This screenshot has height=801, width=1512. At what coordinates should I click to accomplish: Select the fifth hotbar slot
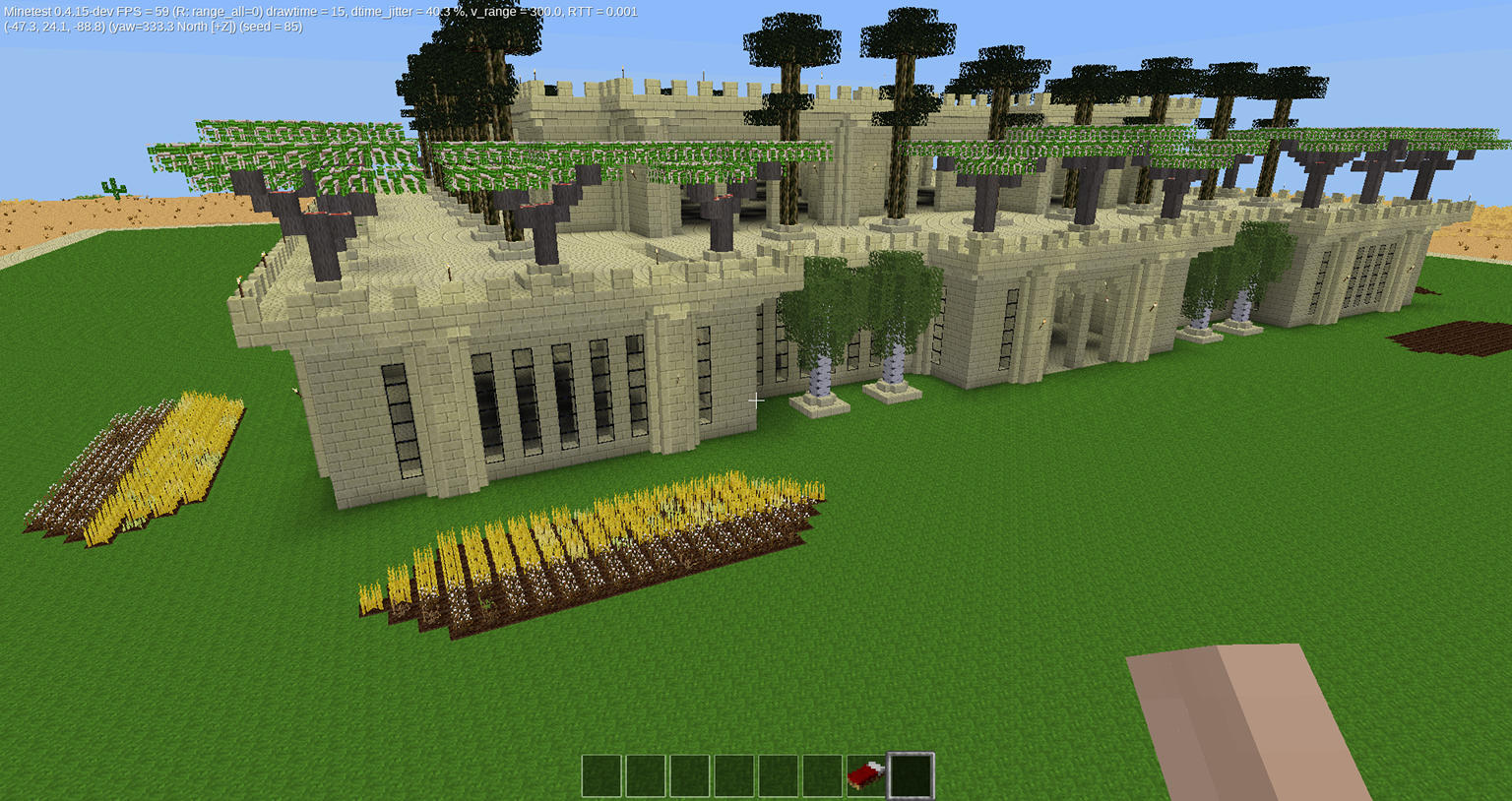coord(778,773)
